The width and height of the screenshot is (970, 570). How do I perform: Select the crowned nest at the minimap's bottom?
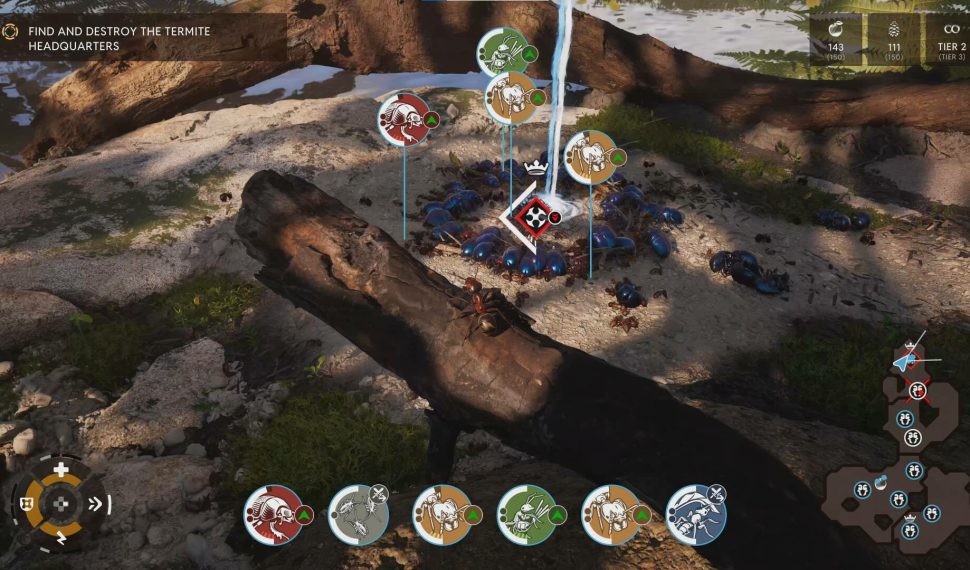coord(909,529)
